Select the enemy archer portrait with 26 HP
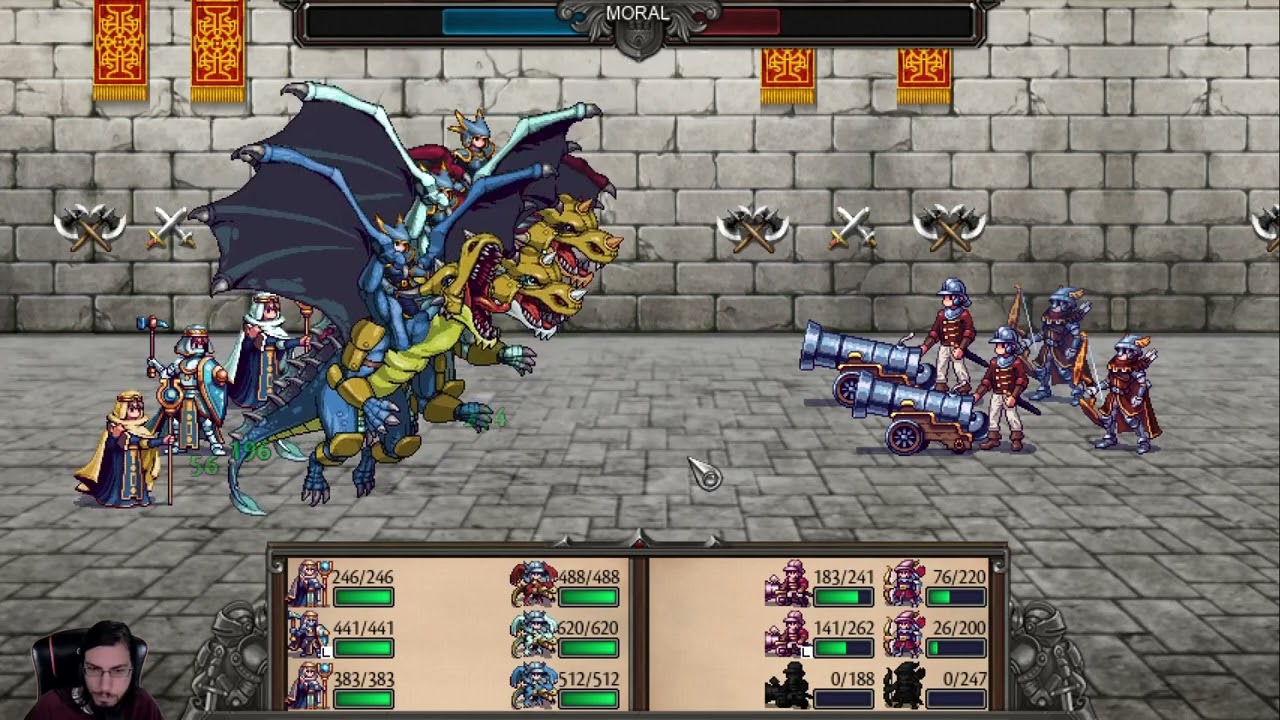 905,636
